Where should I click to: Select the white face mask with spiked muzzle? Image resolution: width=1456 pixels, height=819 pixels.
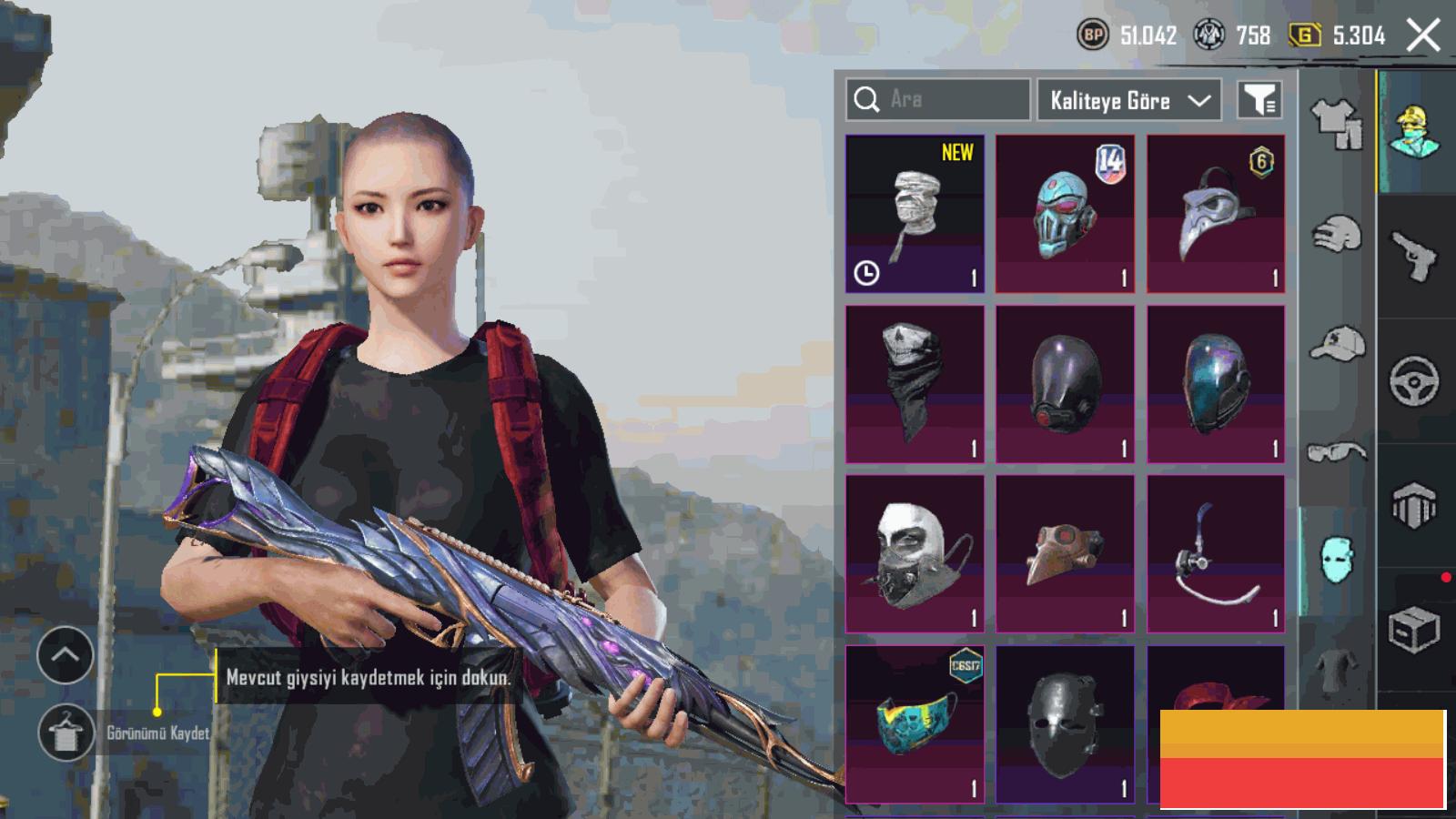(915, 553)
